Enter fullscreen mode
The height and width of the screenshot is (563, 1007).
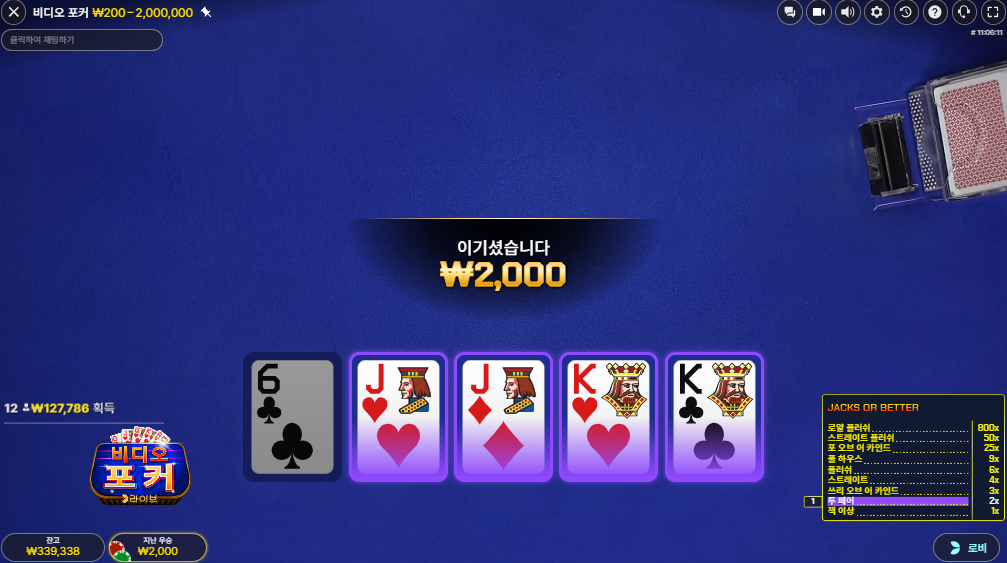(x=993, y=13)
